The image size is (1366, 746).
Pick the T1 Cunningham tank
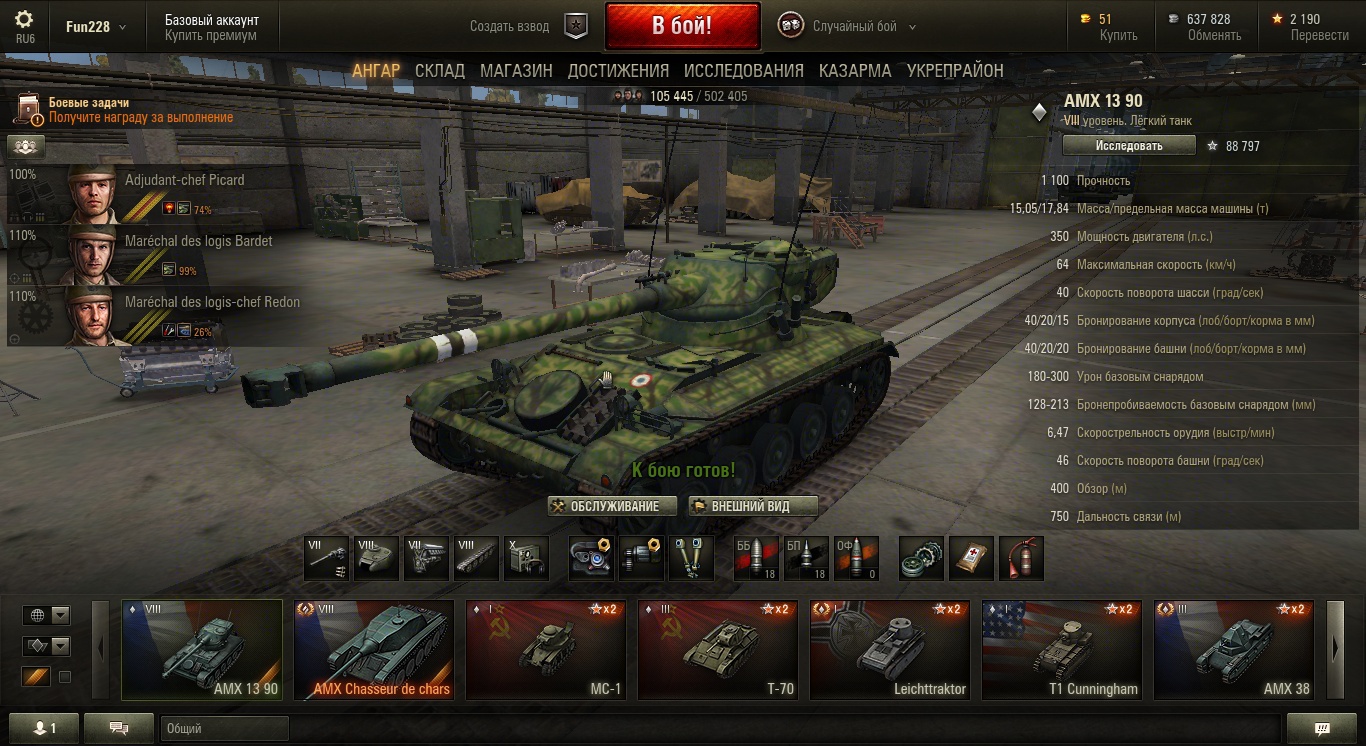[1062, 649]
